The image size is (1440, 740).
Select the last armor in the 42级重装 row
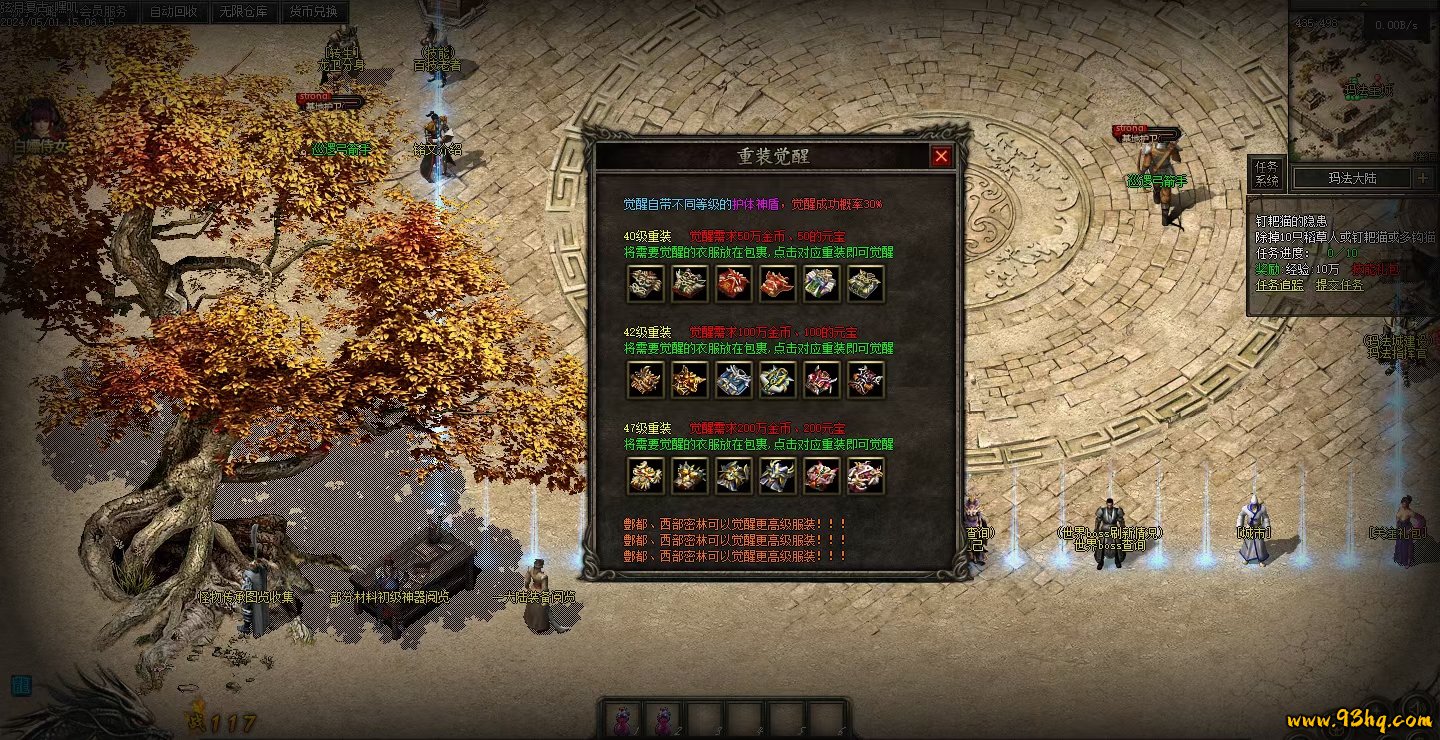pyautogui.click(x=865, y=380)
